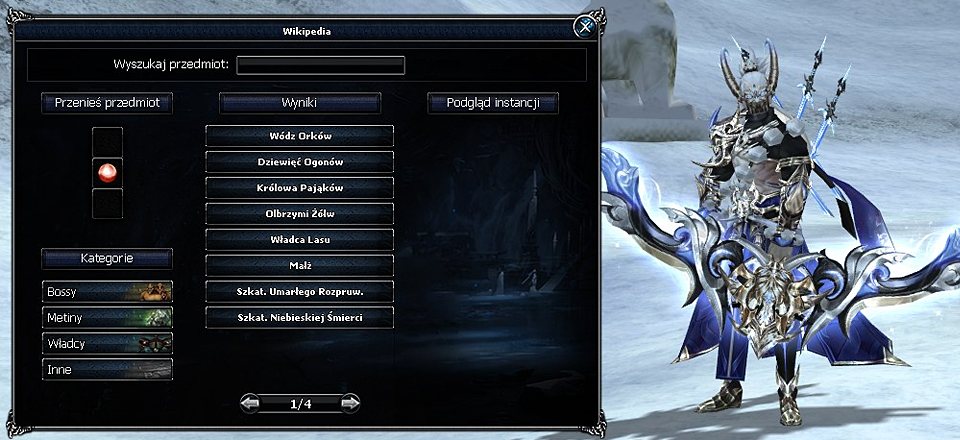The height and width of the screenshot is (440, 960).
Task: Open Szkat. Umarłego Rozpruw. entry
Action: click(300, 291)
